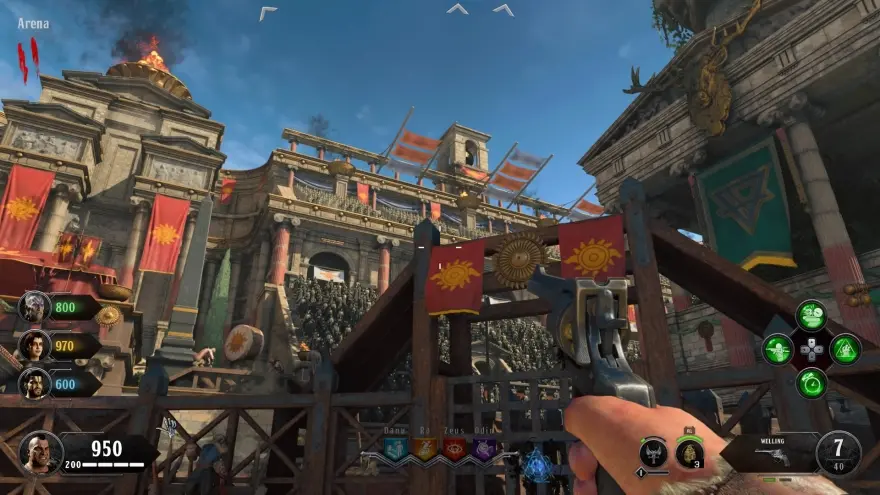Select the Danu perk icon

point(395,449)
